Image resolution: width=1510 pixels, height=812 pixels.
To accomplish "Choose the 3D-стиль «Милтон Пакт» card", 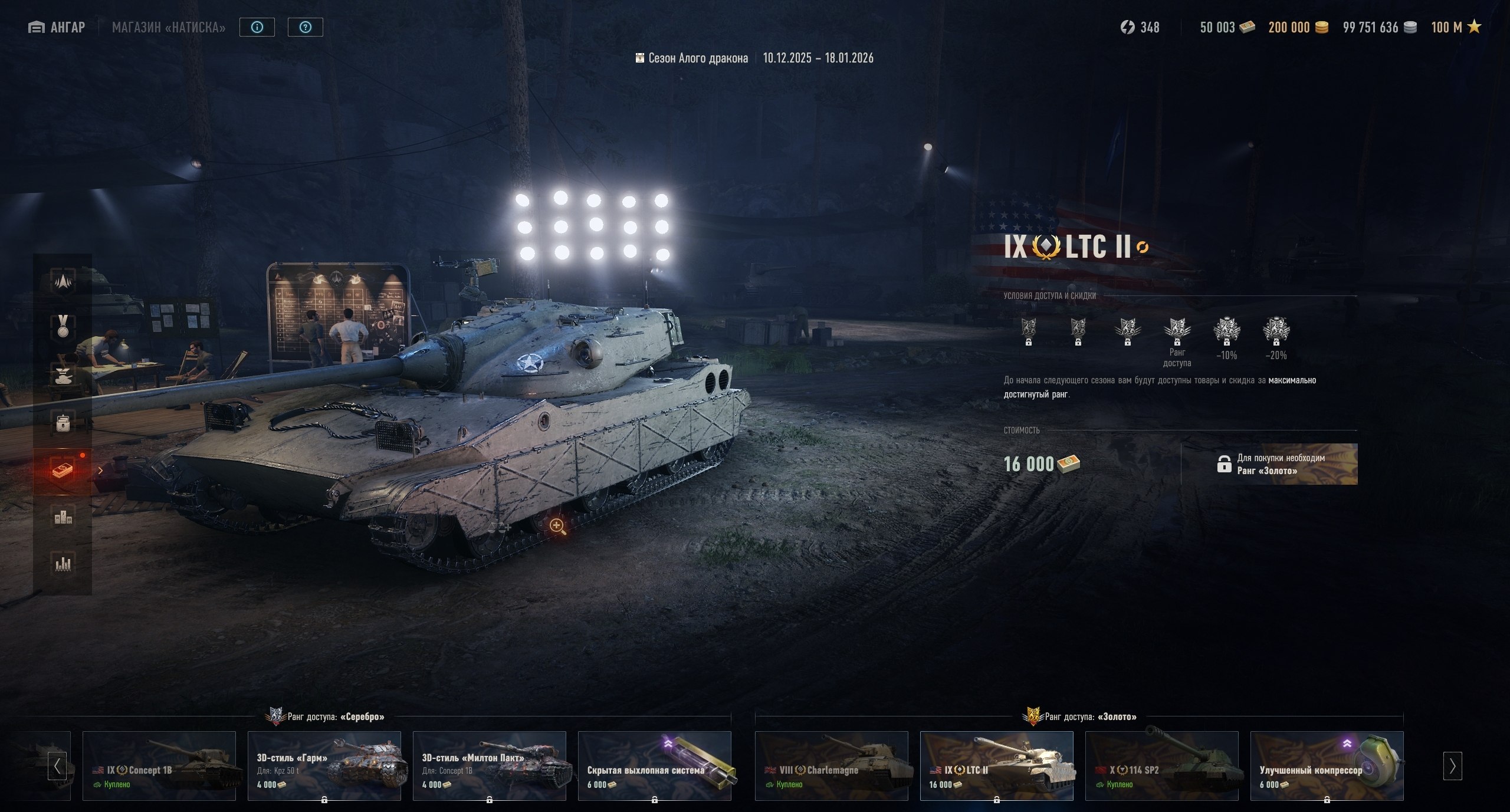I will pos(490,765).
